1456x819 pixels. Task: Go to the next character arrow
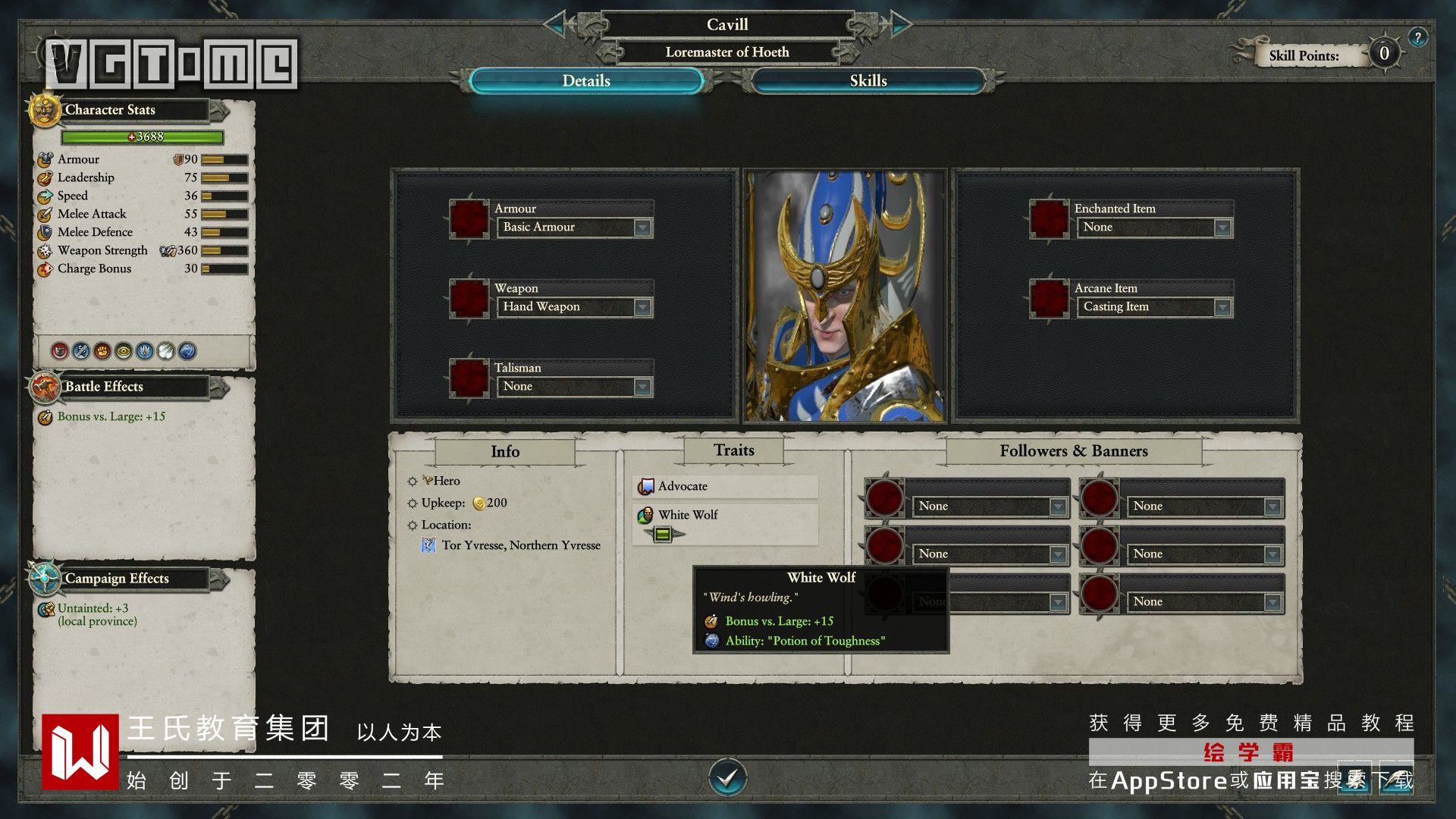click(898, 24)
